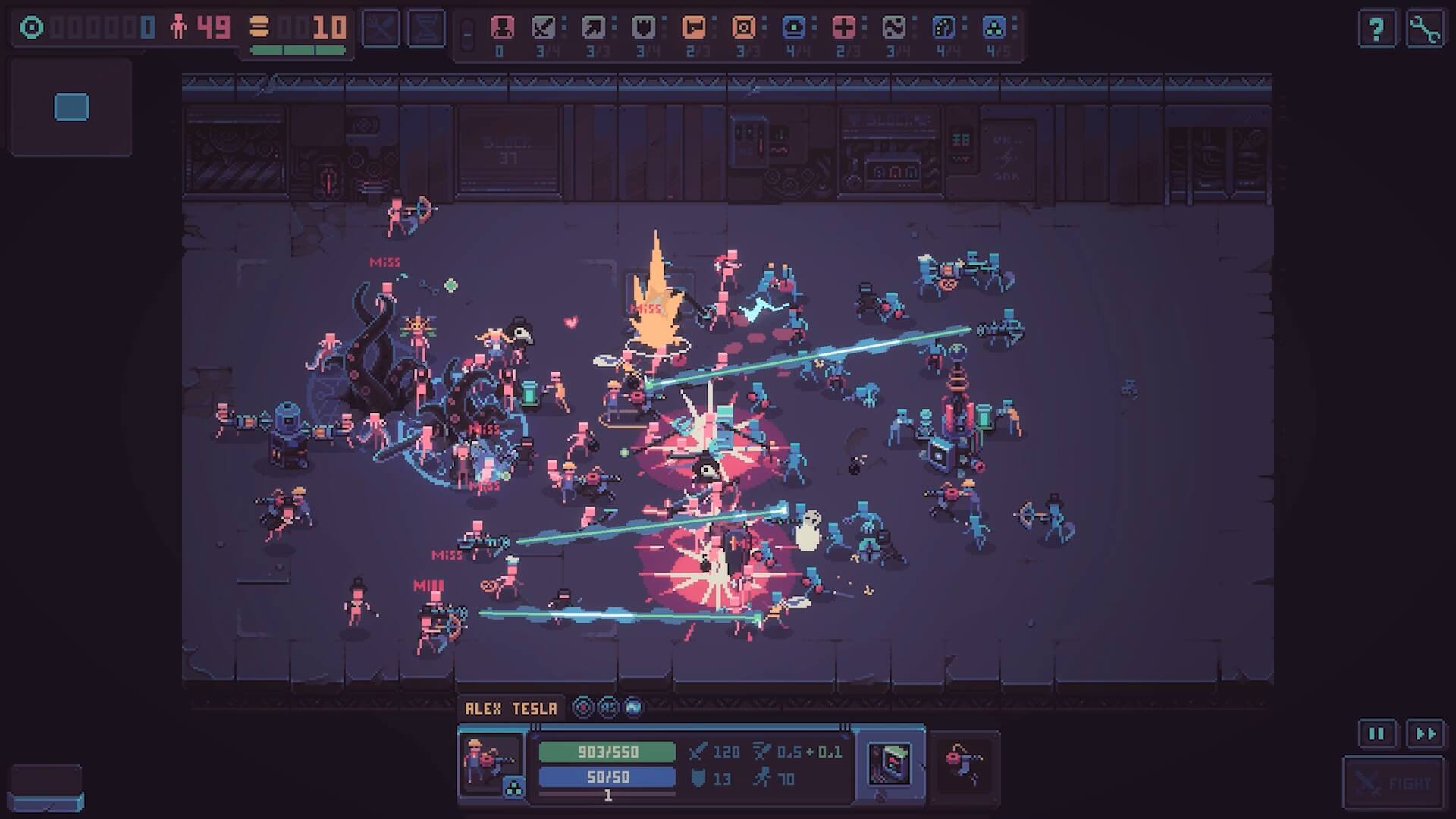Select the orange crosshair target class icon
Screen dimensions: 1456x819
(743, 29)
